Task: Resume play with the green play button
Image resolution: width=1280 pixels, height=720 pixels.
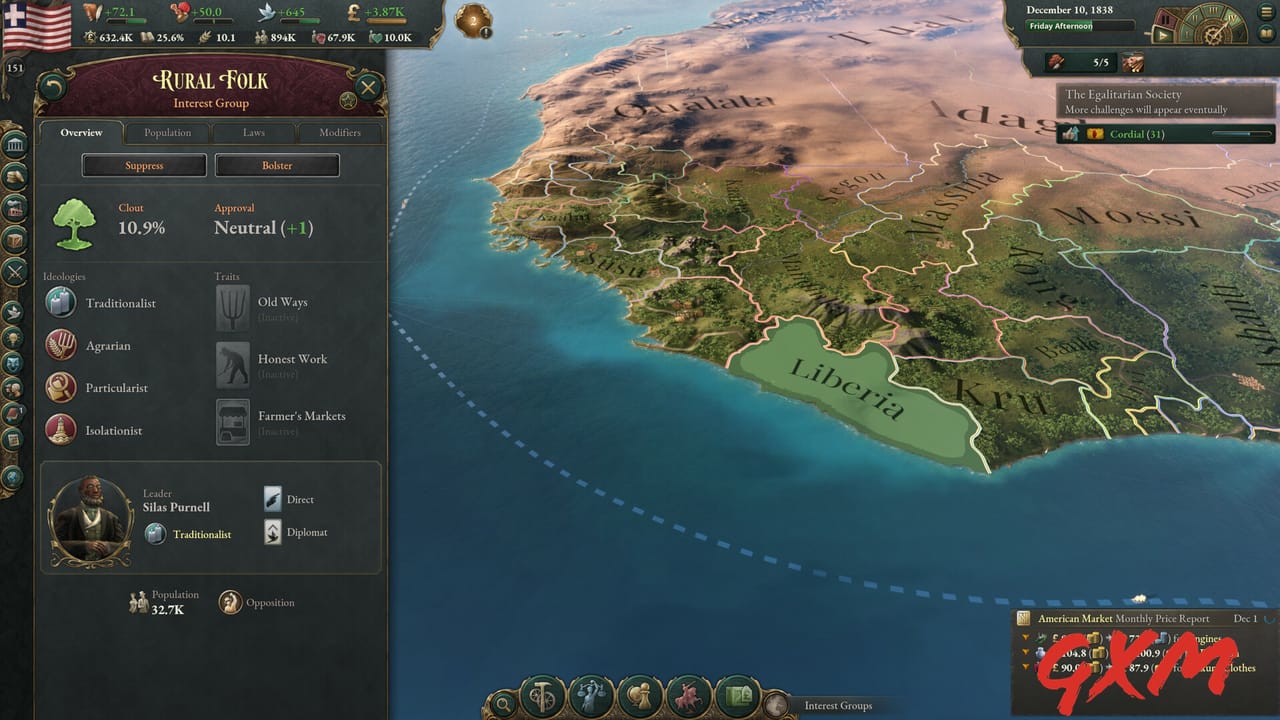Action: click(x=1163, y=35)
